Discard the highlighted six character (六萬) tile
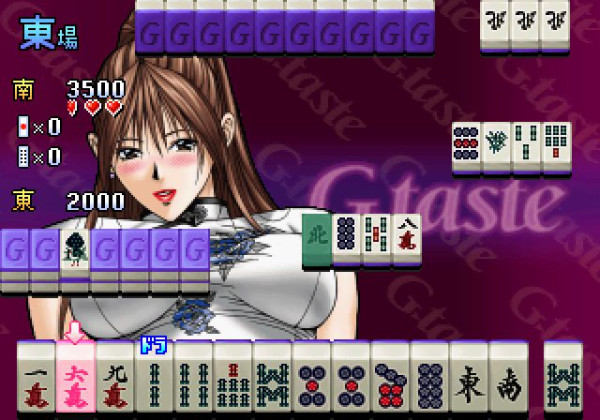600x420 pixels. [75, 382]
